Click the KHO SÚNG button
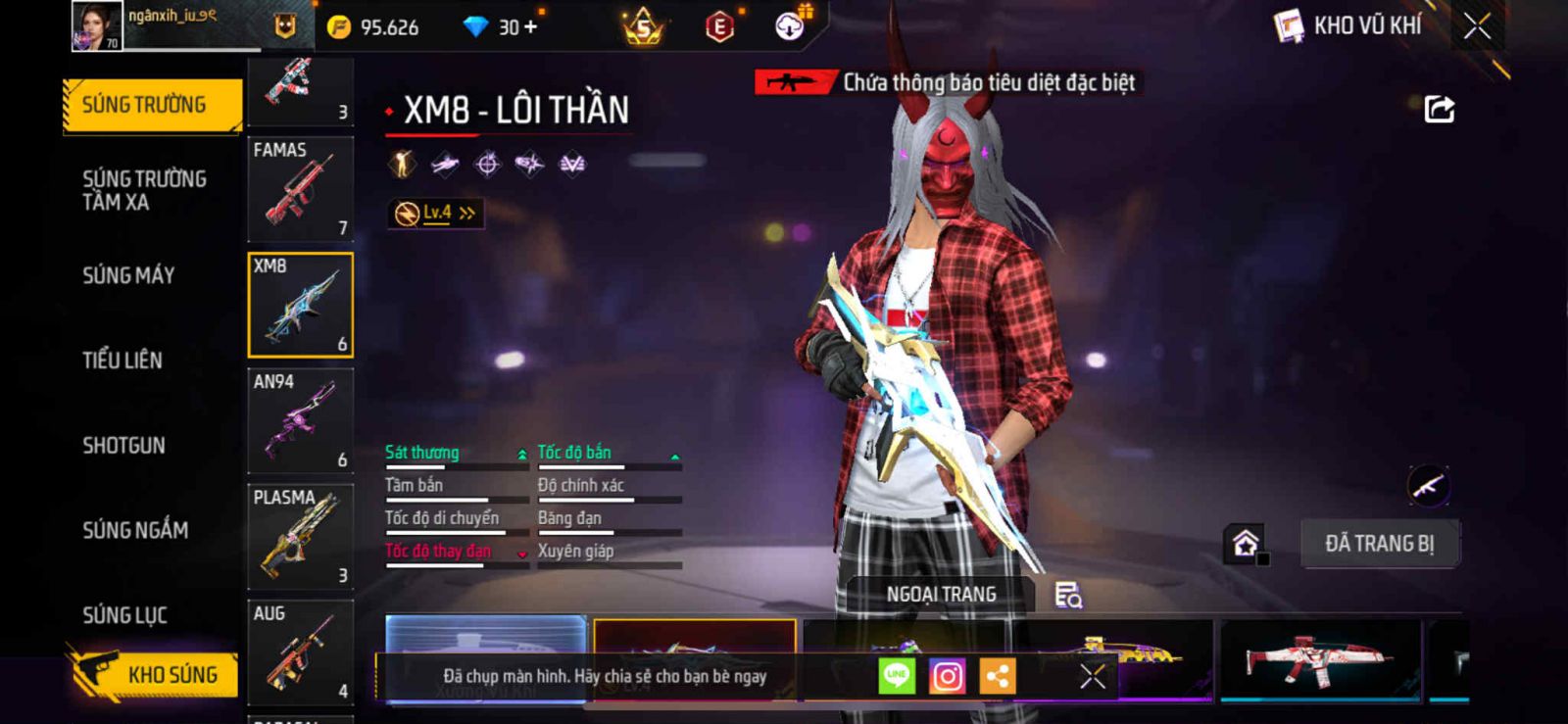This screenshot has height=724, width=1568. pos(155,674)
